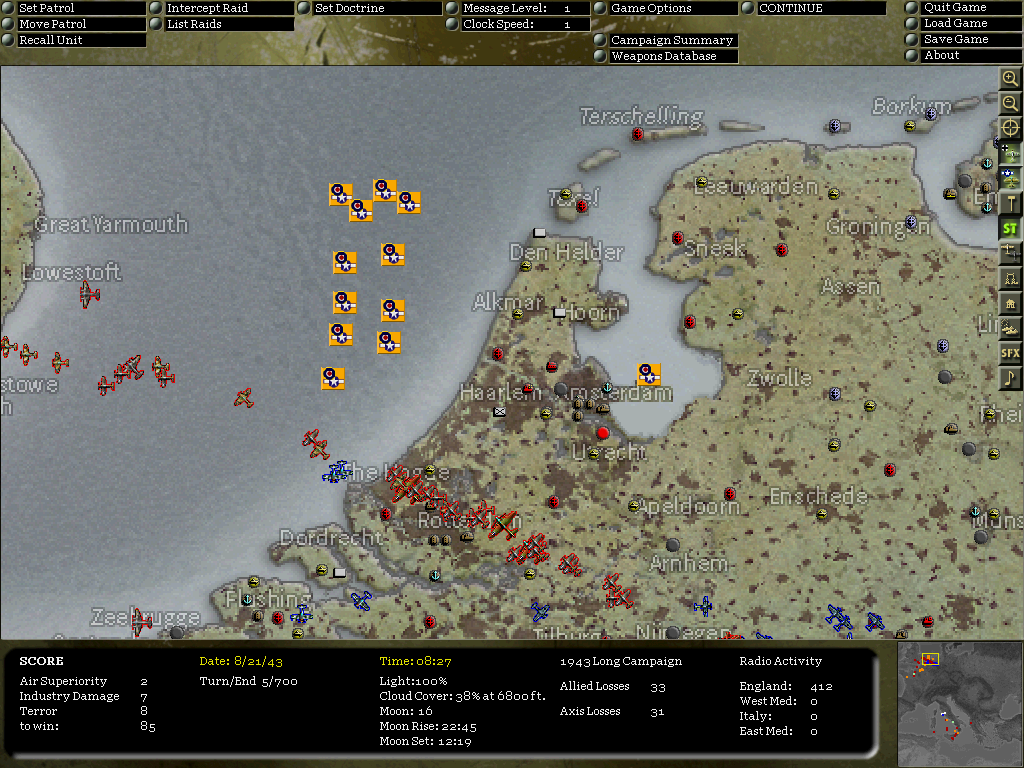The image size is (1024, 768).
Task: Zoom in the map with the plus magnifier
Action: (1010, 79)
